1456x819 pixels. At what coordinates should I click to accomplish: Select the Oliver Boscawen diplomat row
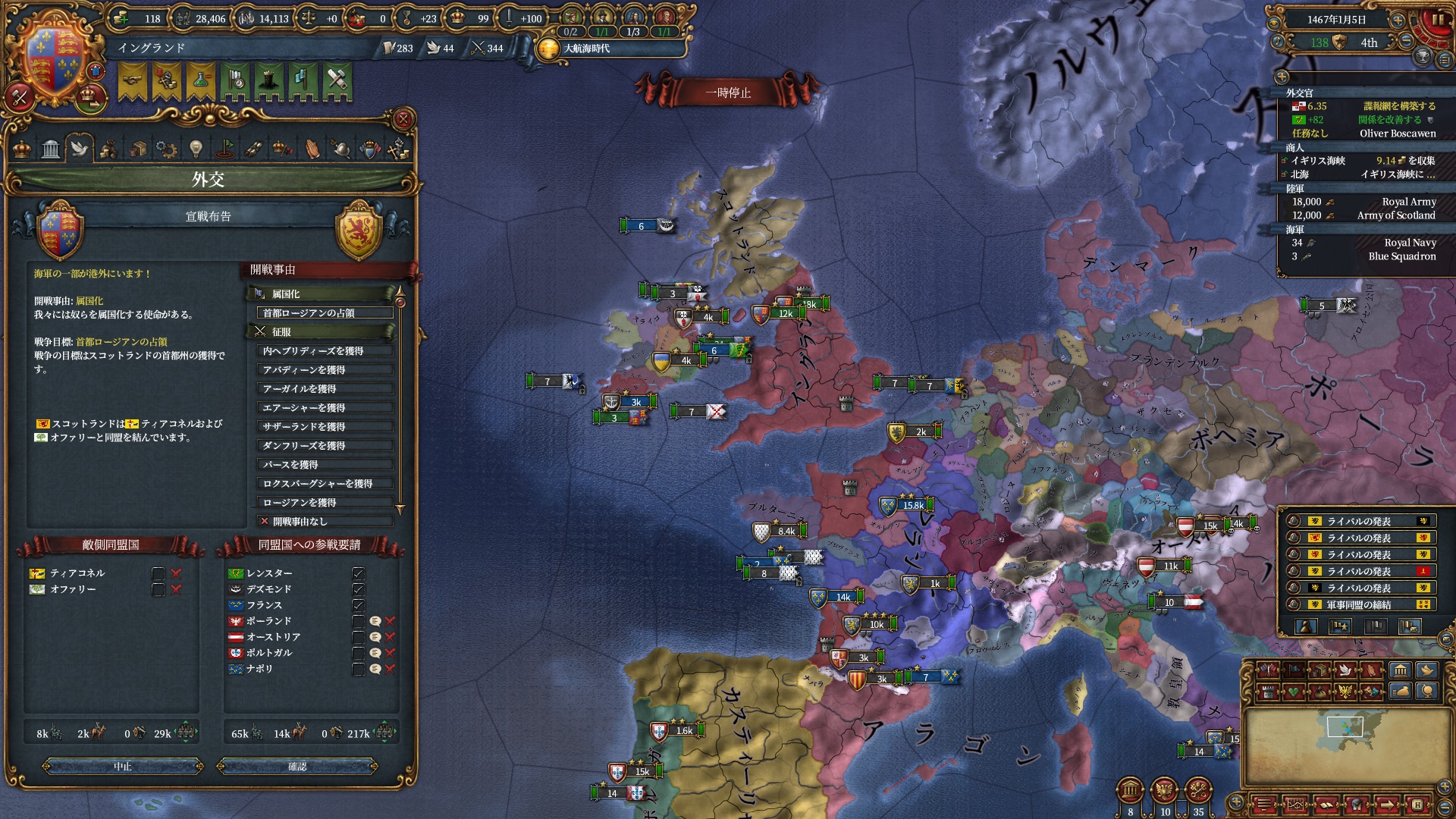click(1363, 133)
